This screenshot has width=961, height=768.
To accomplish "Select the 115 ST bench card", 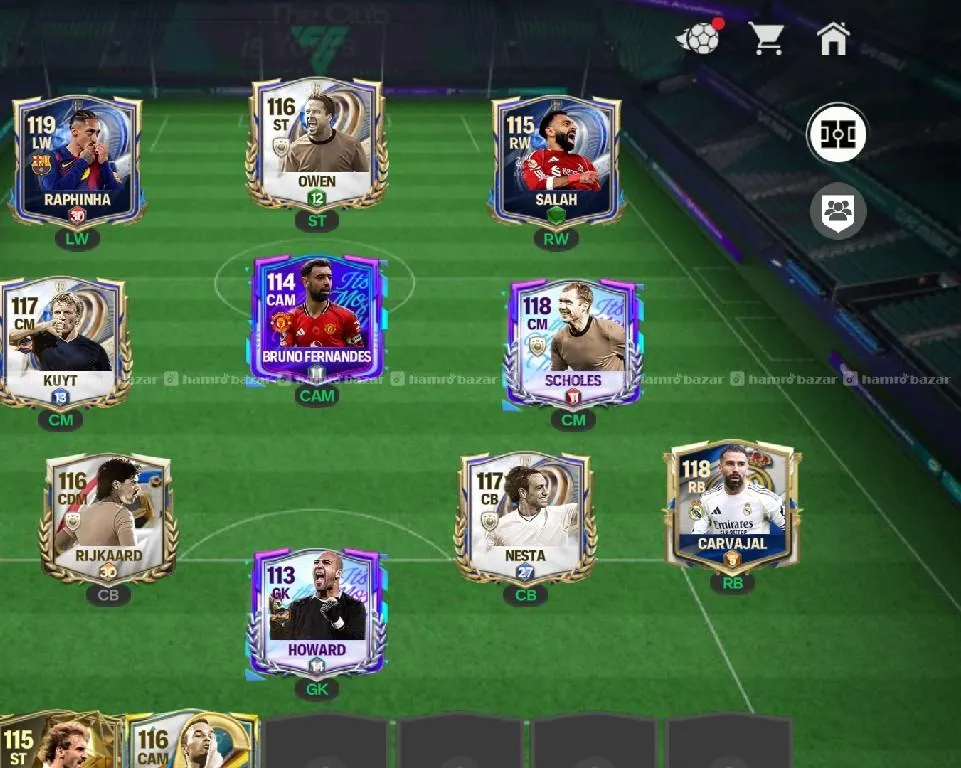I will [55, 742].
